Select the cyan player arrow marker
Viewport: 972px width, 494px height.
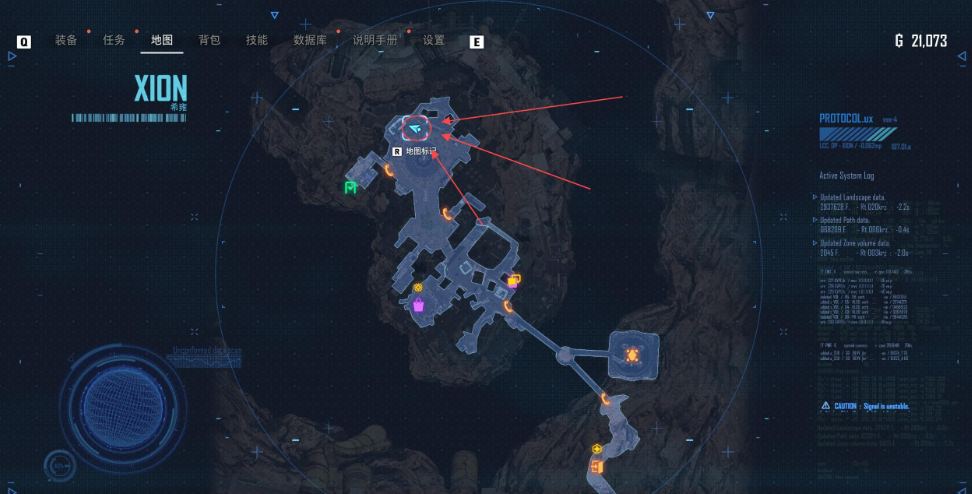(415, 128)
